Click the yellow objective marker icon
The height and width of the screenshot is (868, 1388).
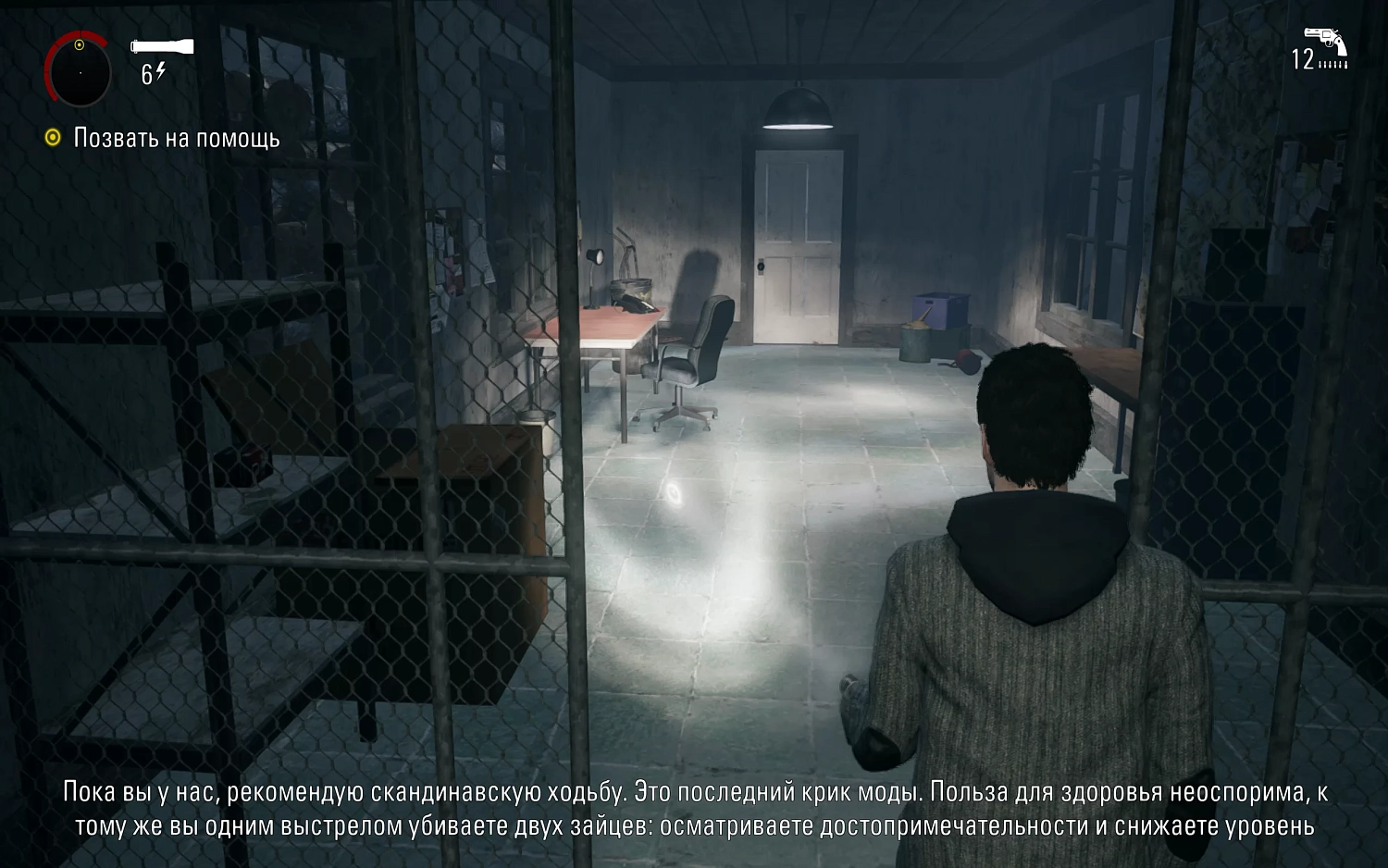coord(51,139)
